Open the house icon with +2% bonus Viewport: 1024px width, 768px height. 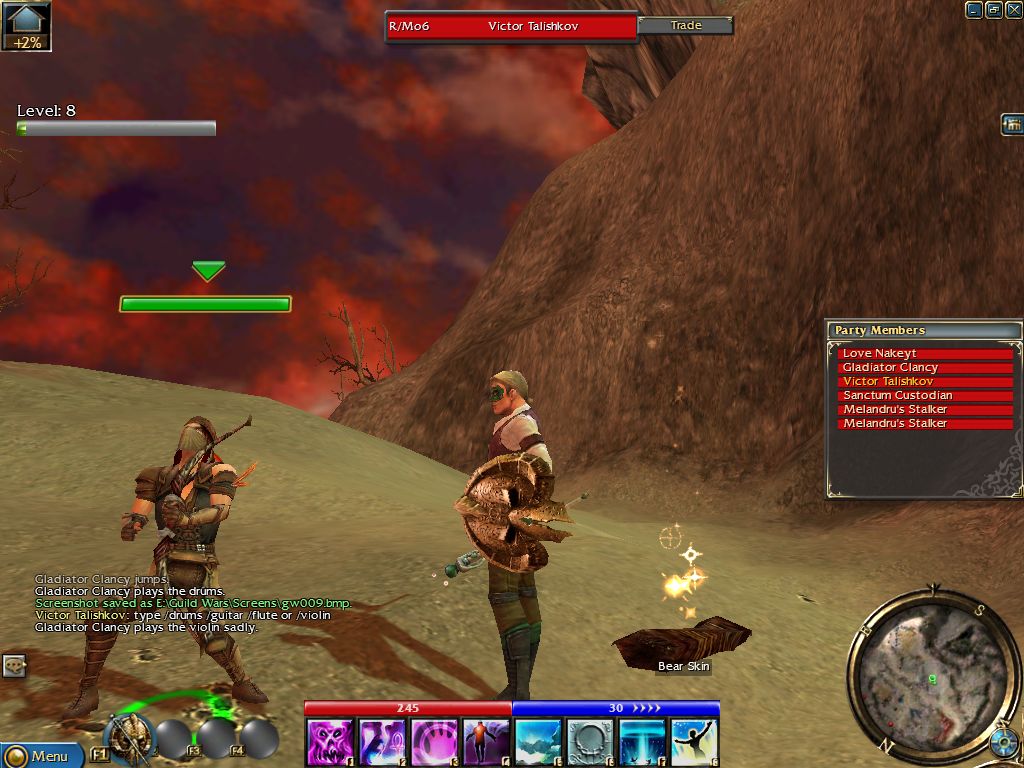(x=26, y=26)
